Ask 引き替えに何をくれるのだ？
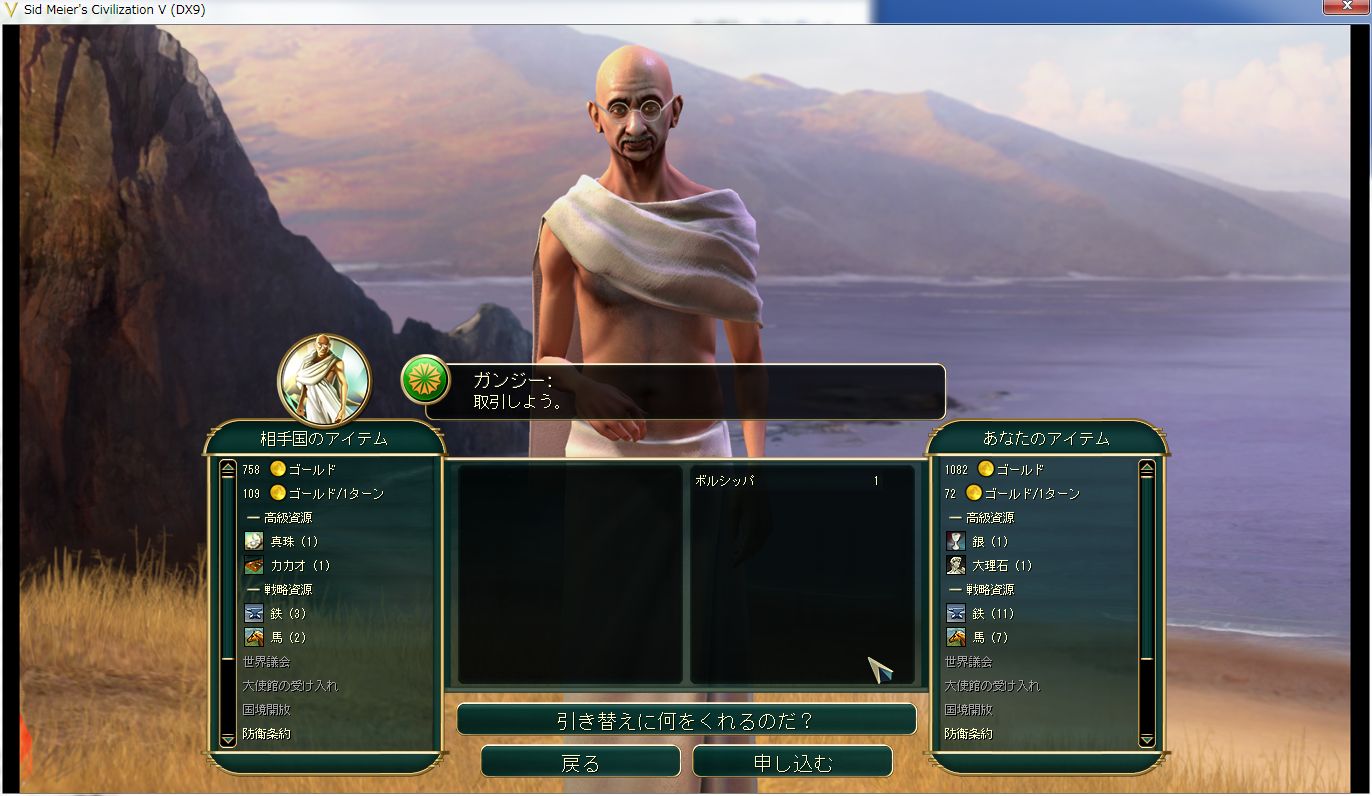The image size is (1372, 796). click(686, 720)
